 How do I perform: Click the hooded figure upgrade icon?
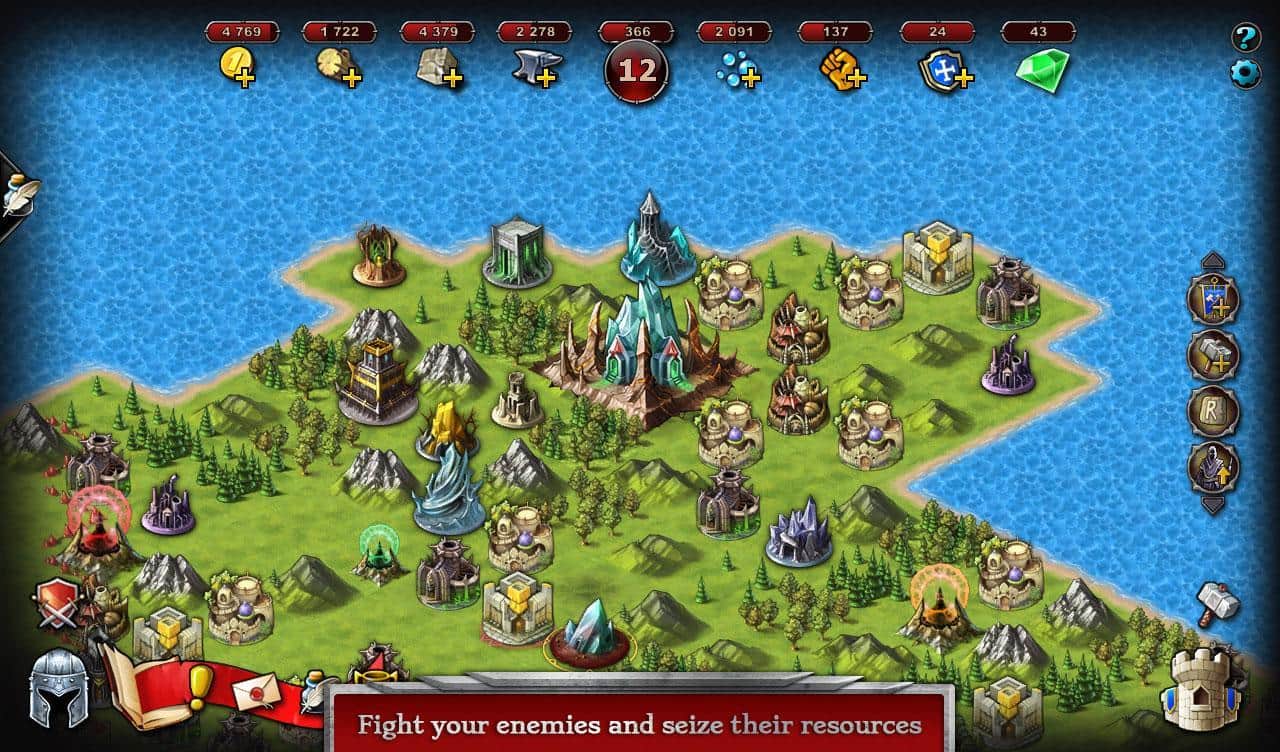(x=1213, y=467)
